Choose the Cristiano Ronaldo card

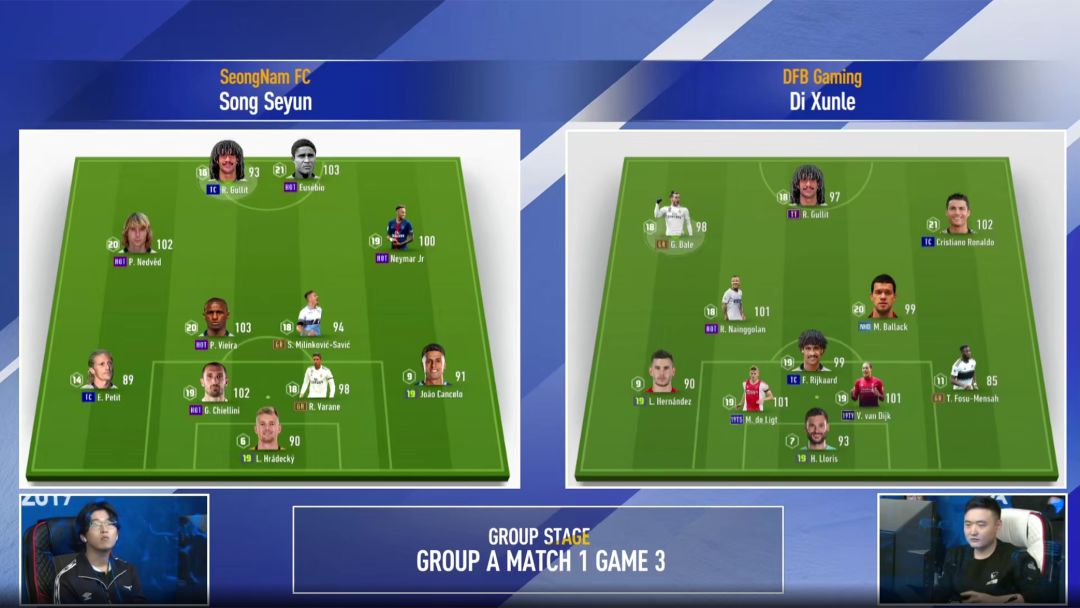pos(957,216)
